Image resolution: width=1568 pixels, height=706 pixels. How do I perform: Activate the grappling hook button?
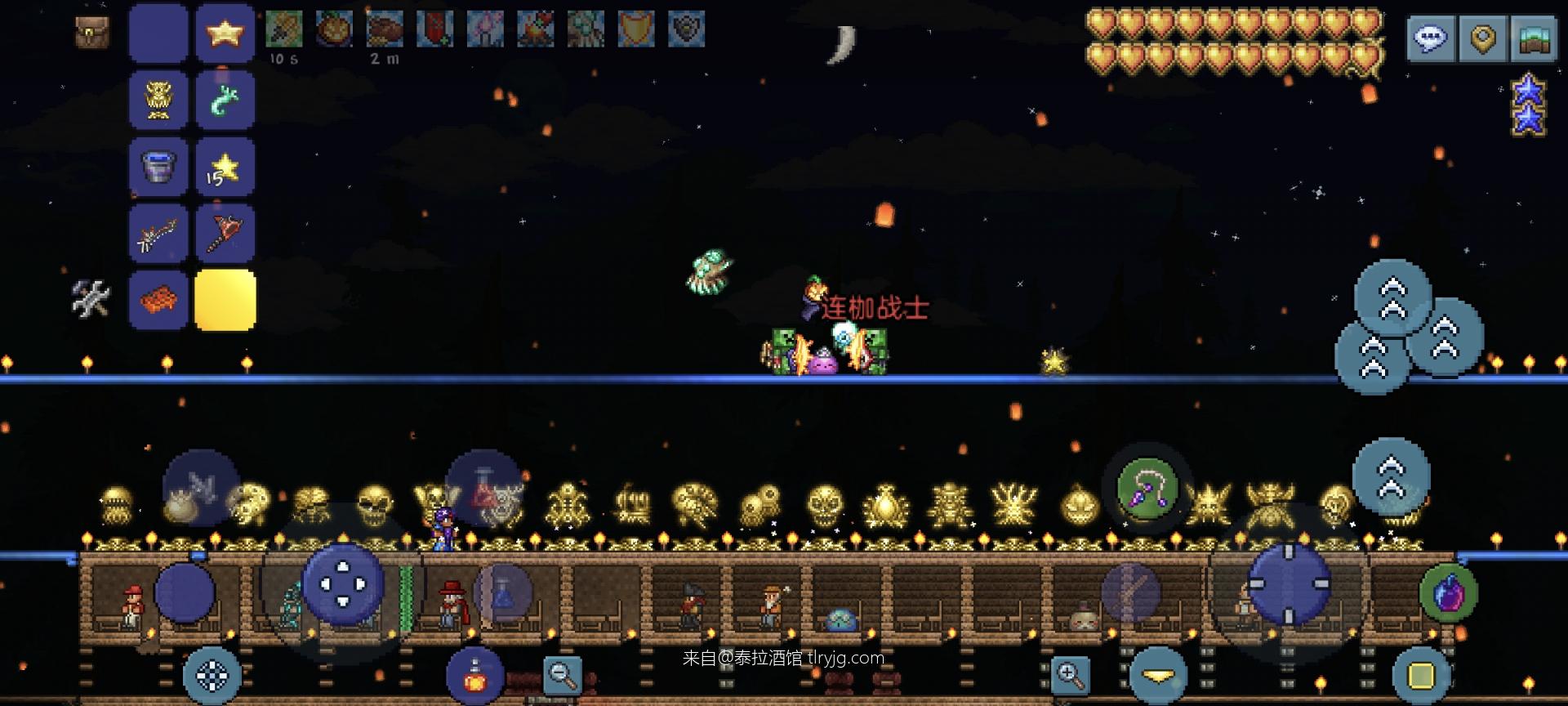point(1147,489)
